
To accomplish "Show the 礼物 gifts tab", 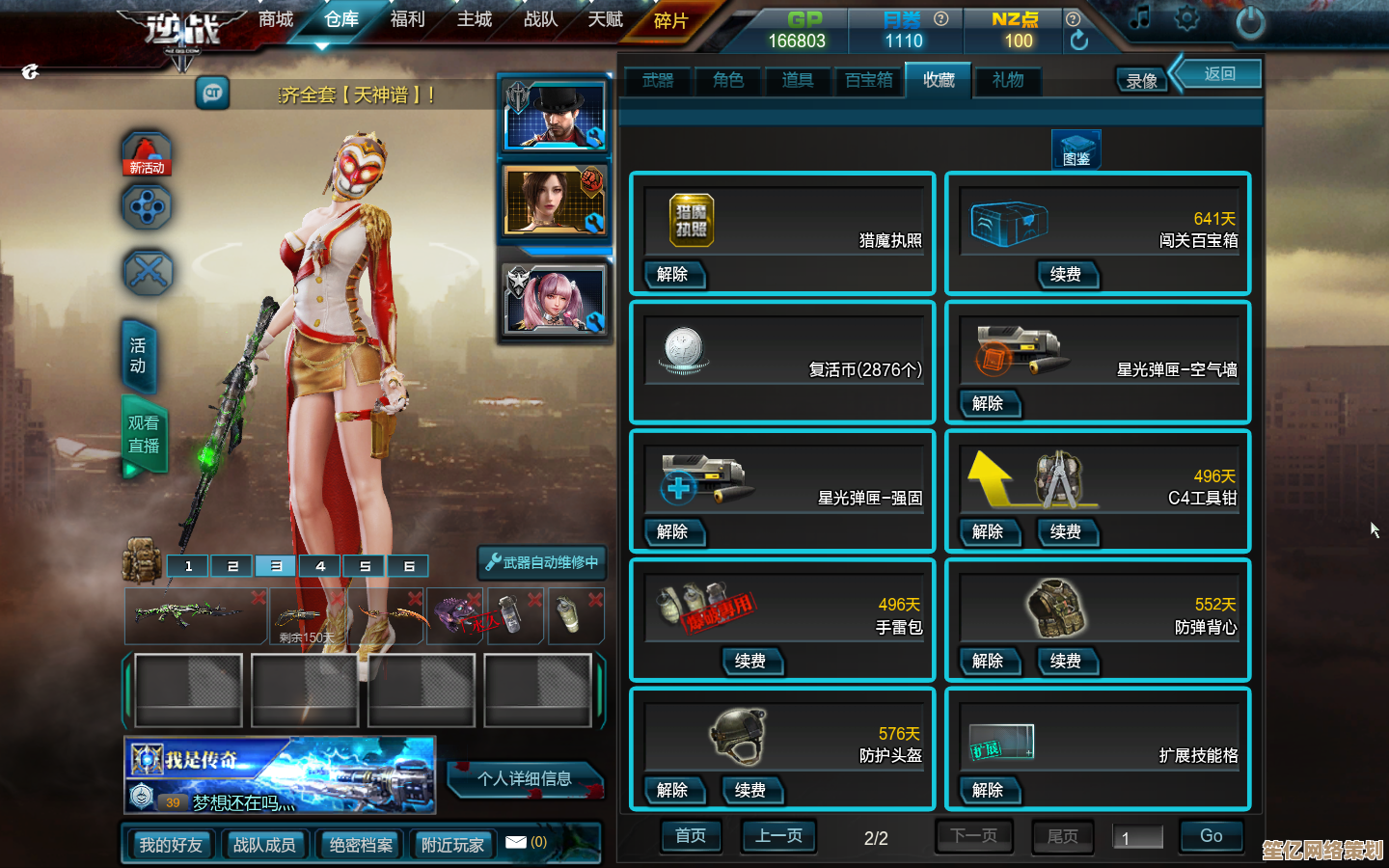I will (1008, 81).
